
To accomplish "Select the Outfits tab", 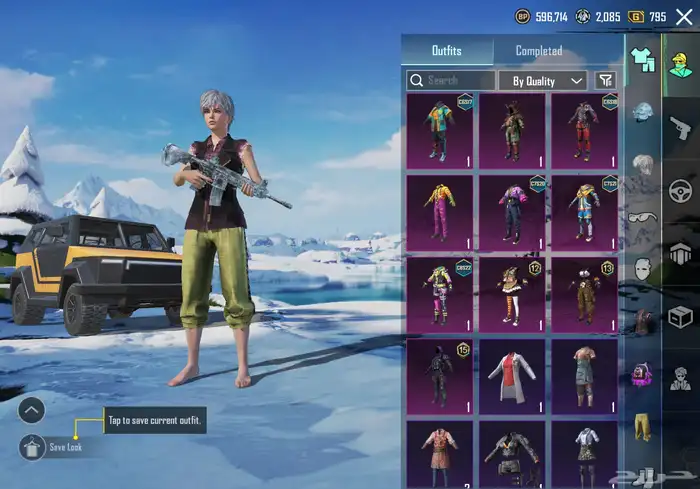I will click(x=446, y=51).
